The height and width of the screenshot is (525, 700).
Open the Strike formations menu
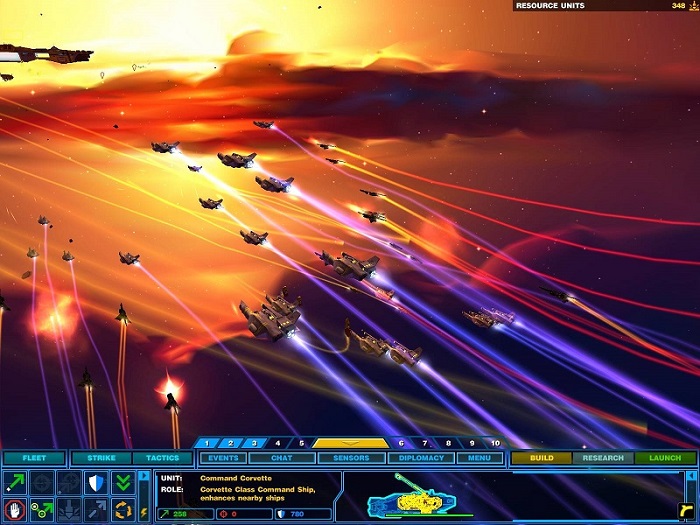[x=100, y=458]
